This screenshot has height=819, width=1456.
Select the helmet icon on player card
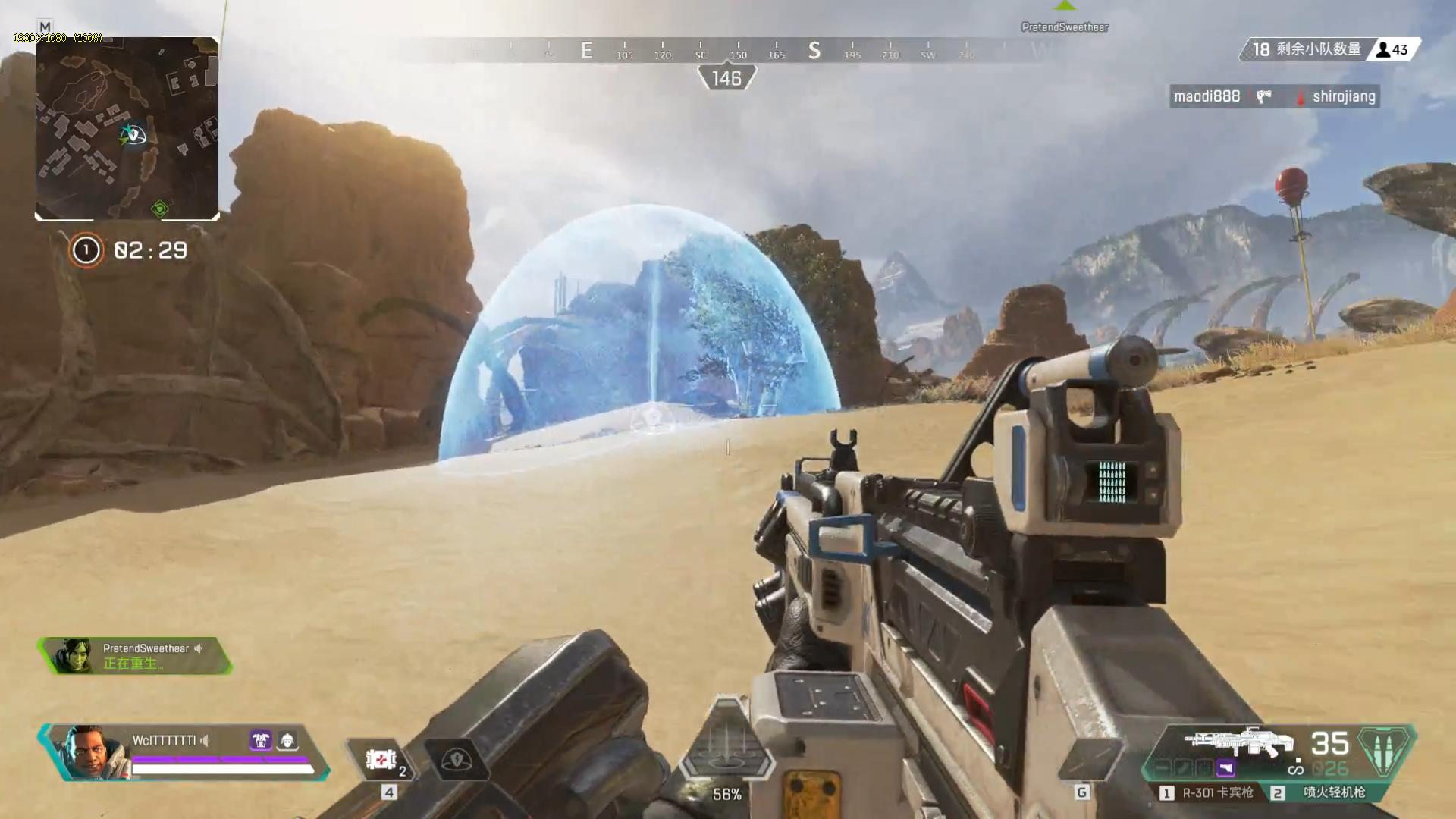click(x=287, y=740)
